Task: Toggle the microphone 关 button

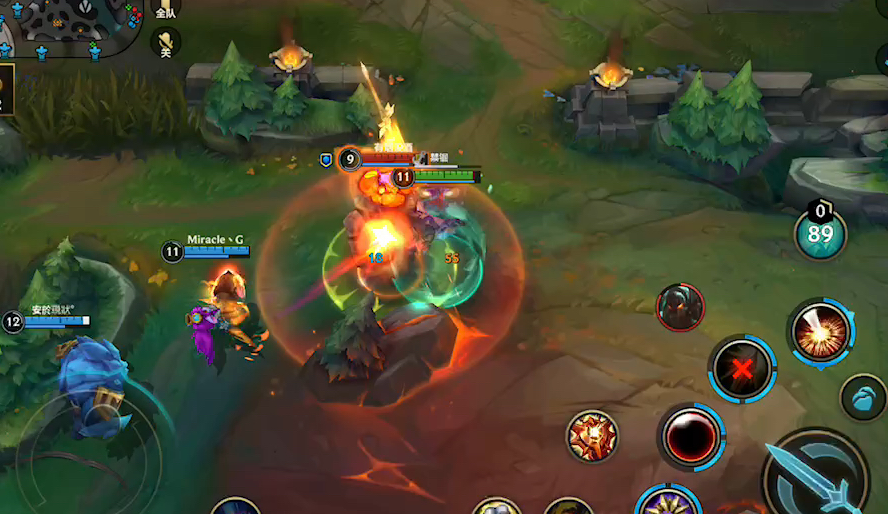Action: 166,43
